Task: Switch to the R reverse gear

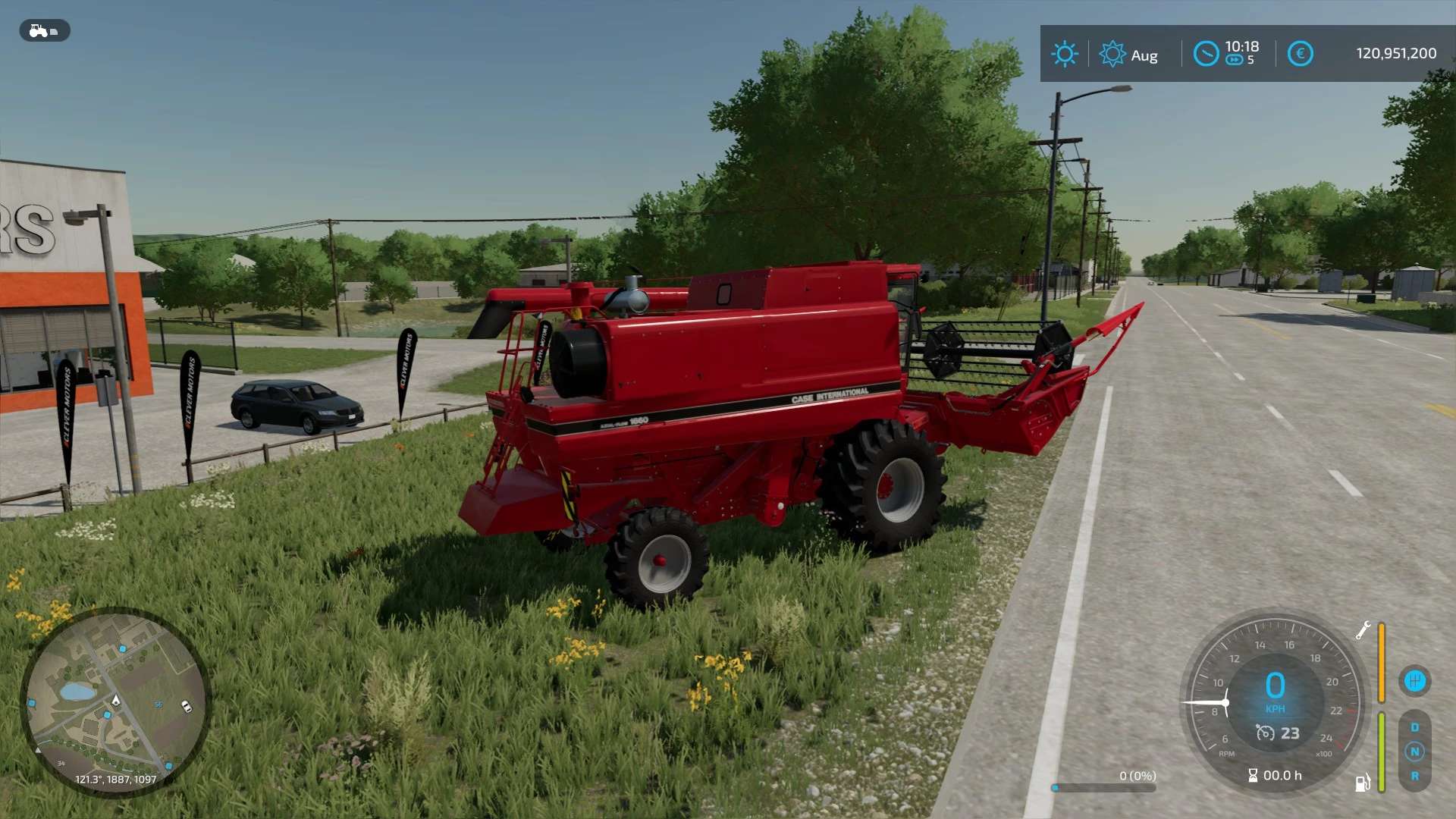Action: [1414, 777]
